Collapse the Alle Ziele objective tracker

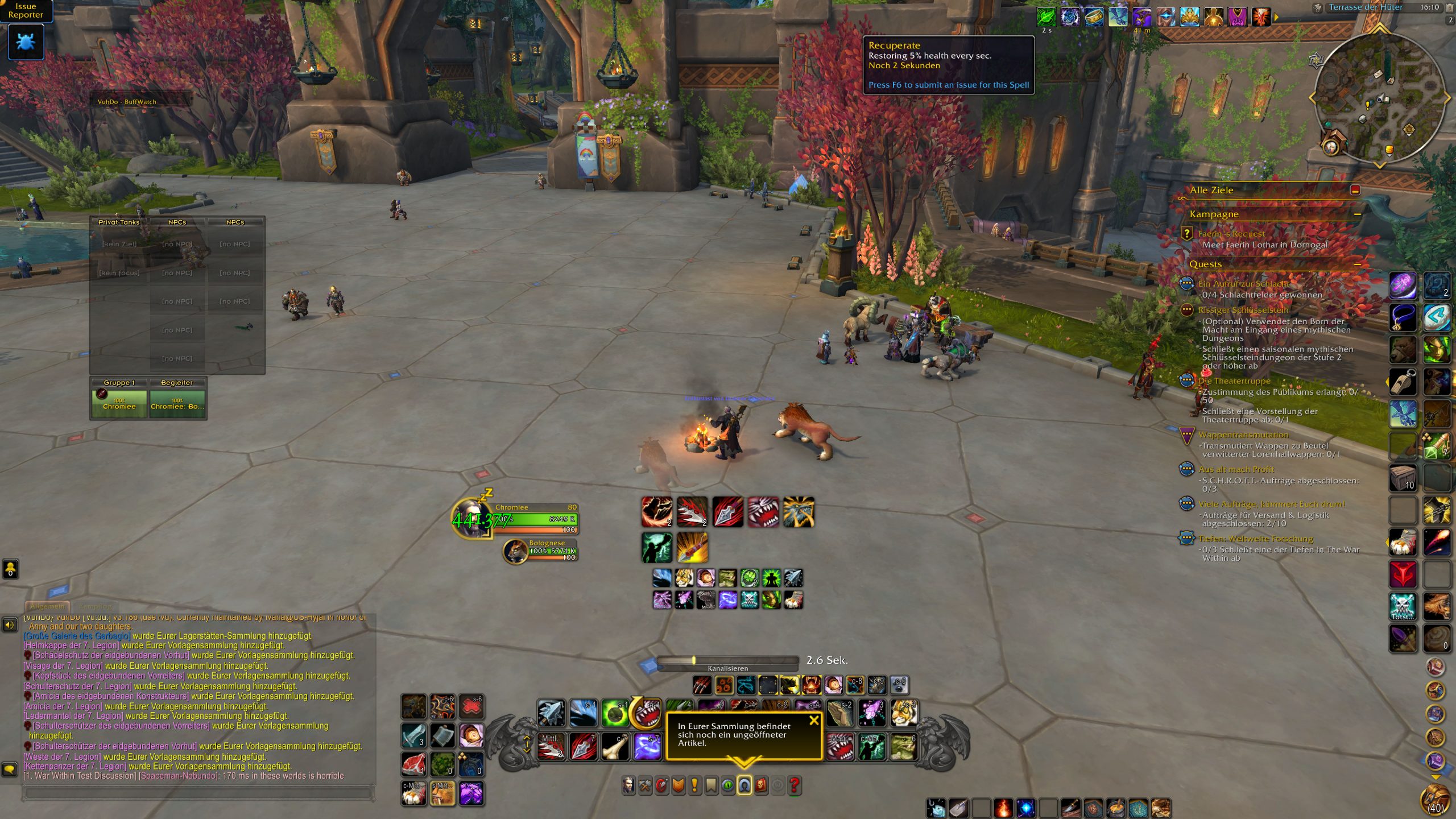coord(1355,191)
